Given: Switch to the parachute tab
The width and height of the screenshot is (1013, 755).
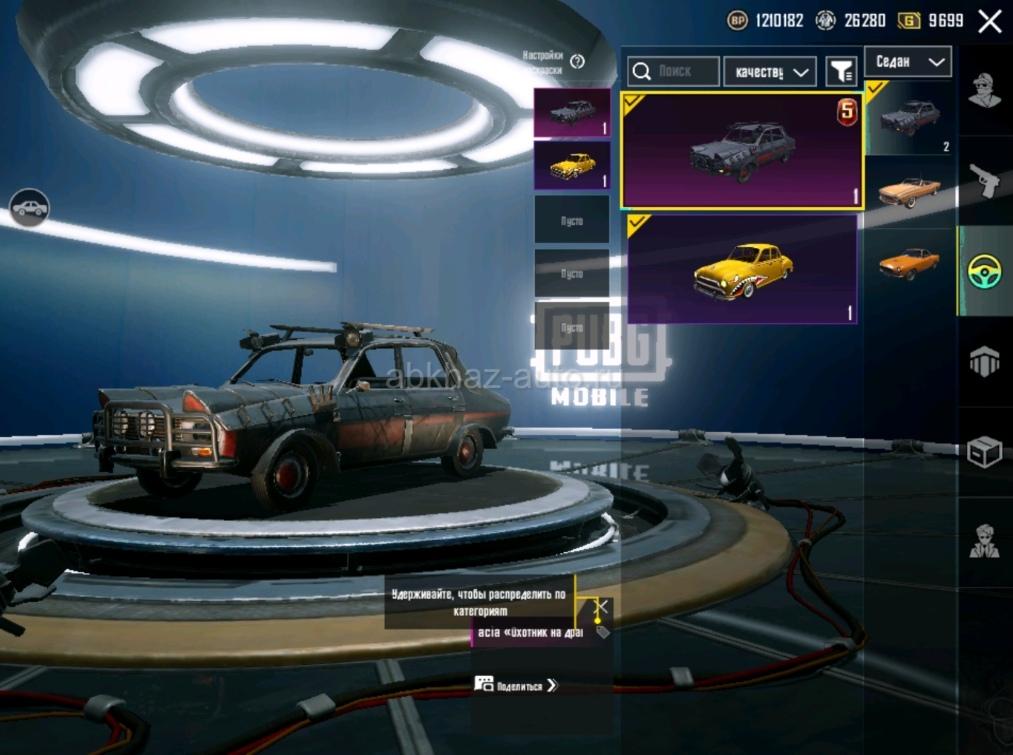Looking at the screenshot, I should coord(985,362).
